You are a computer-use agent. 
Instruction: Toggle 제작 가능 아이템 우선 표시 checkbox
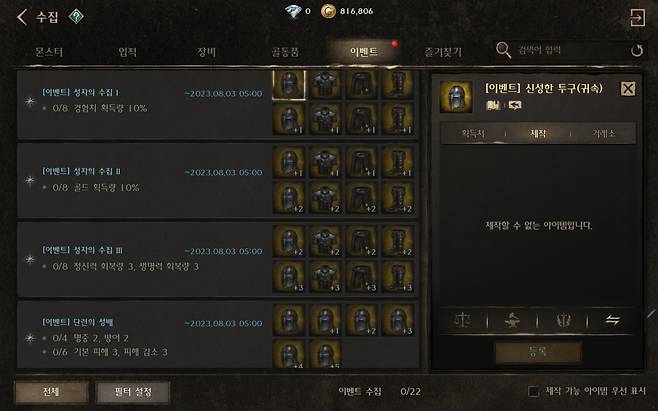click(x=533, y=391)
